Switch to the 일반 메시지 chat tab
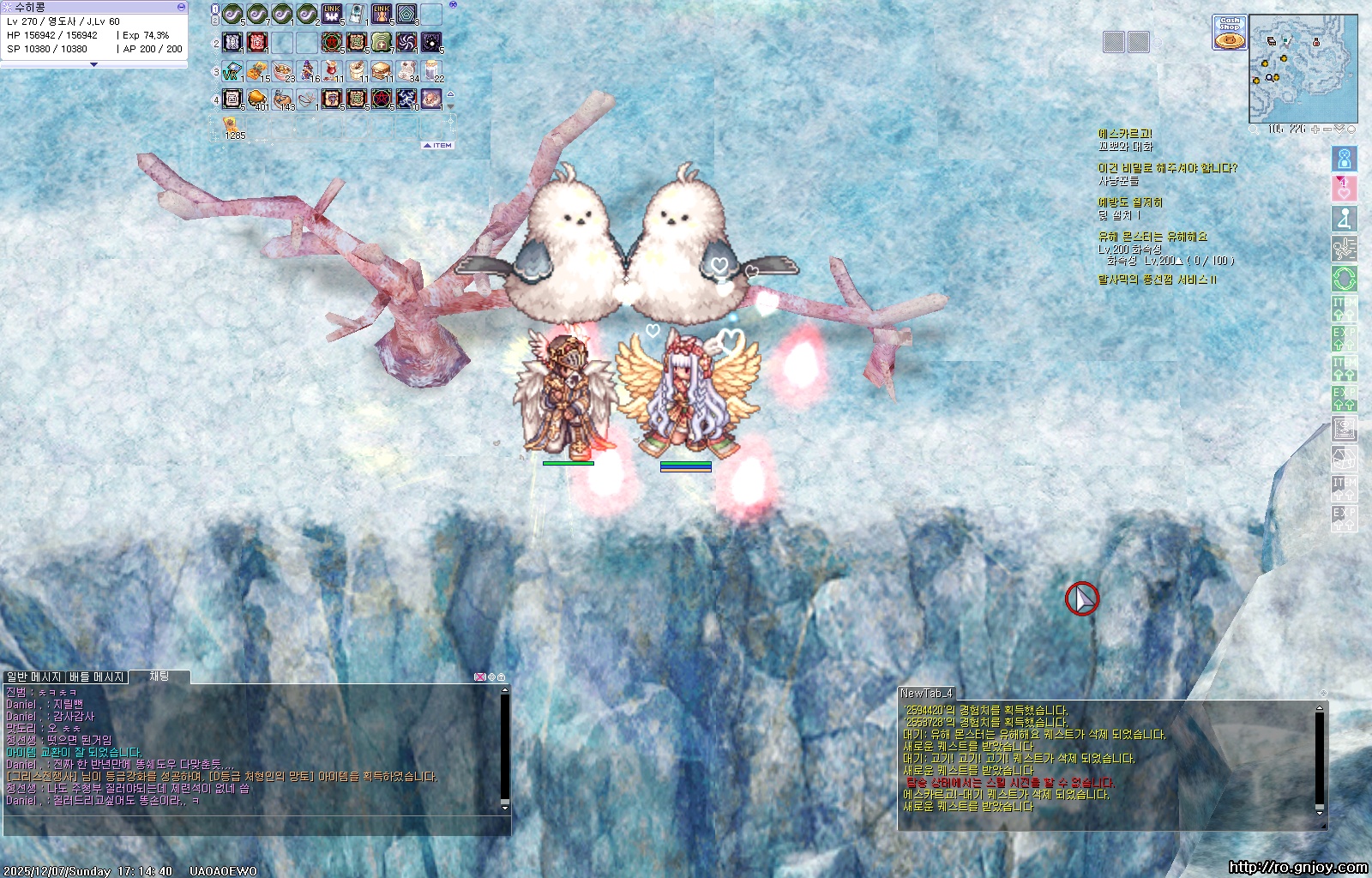Viewport: 1372px width, 878px height. [33, 677]
